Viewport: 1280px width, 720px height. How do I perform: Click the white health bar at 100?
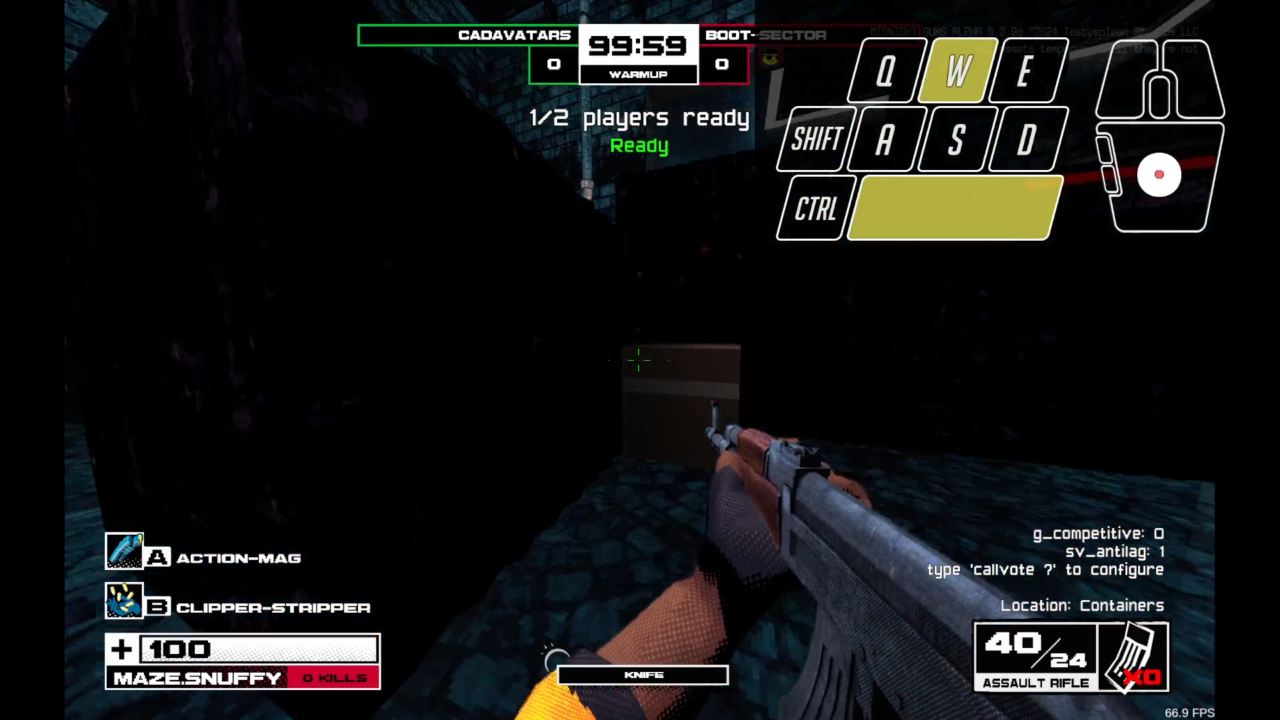[260, 649]
